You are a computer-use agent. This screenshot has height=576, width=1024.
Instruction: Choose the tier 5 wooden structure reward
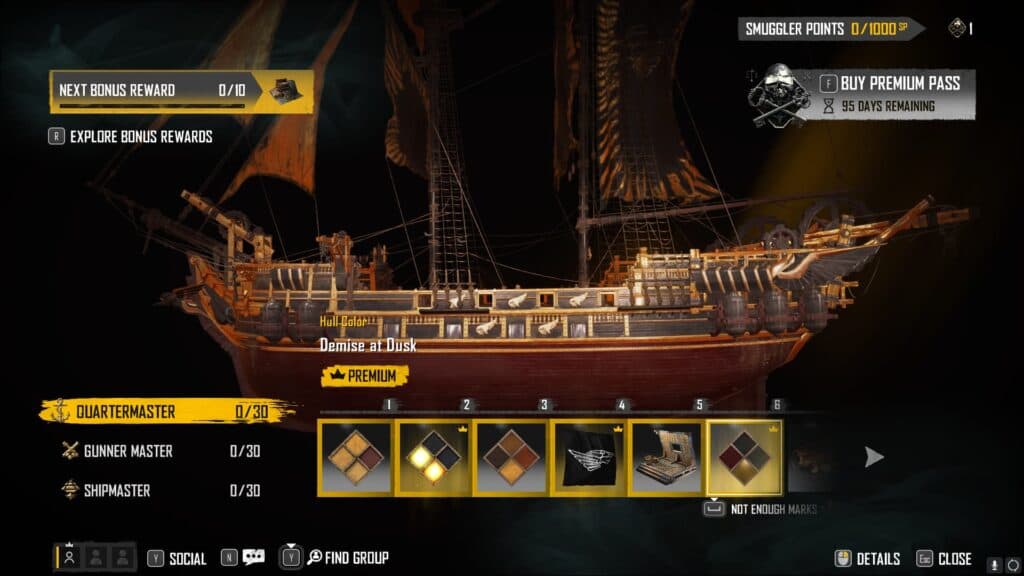click(667, 457)
